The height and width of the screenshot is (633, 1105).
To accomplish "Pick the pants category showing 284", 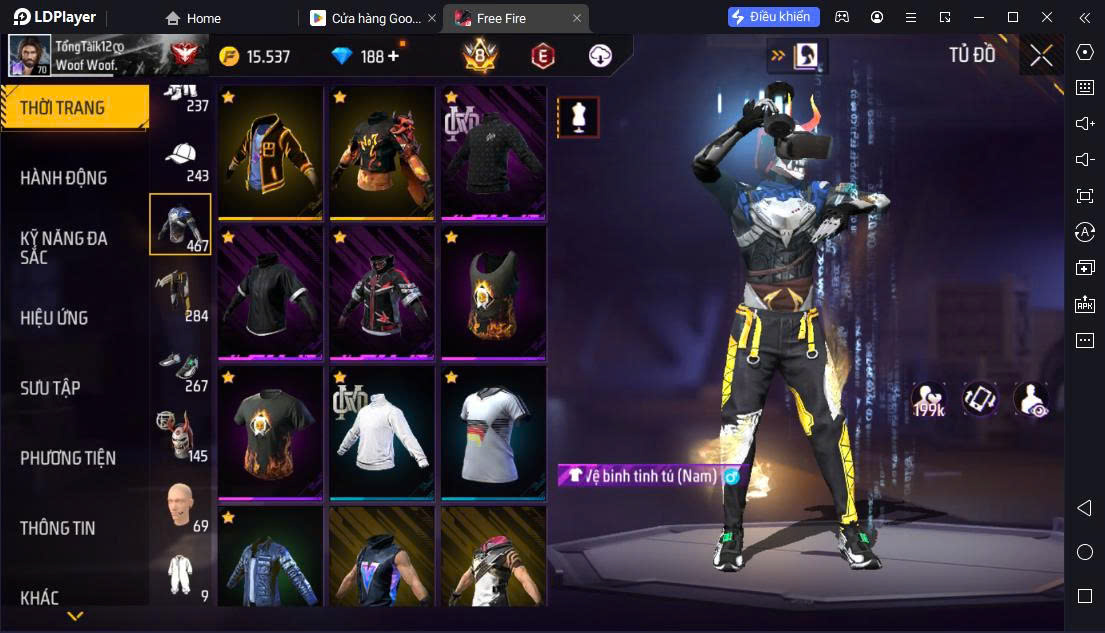I will (x=180, y=296).
